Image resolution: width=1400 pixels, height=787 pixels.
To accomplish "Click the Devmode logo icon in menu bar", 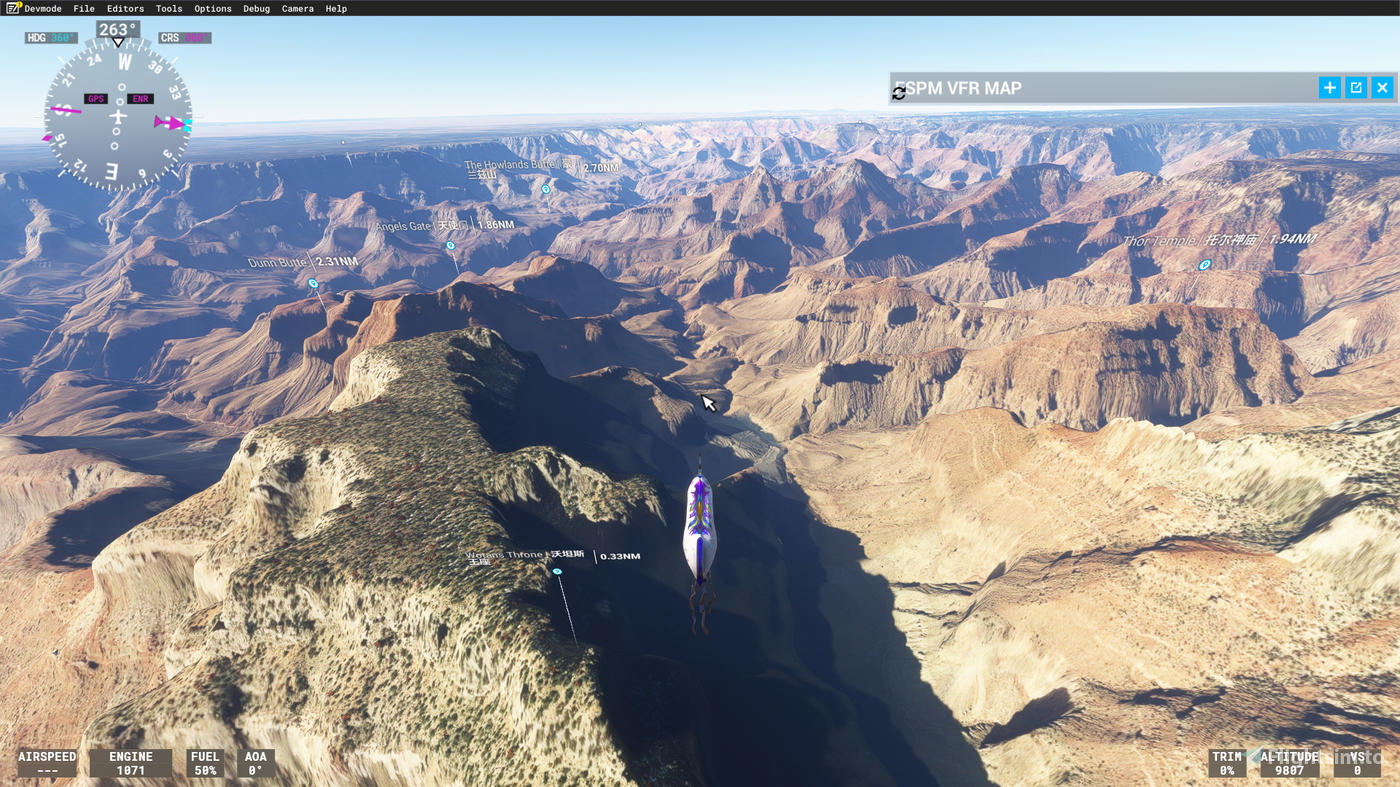I will coord(10,6).
